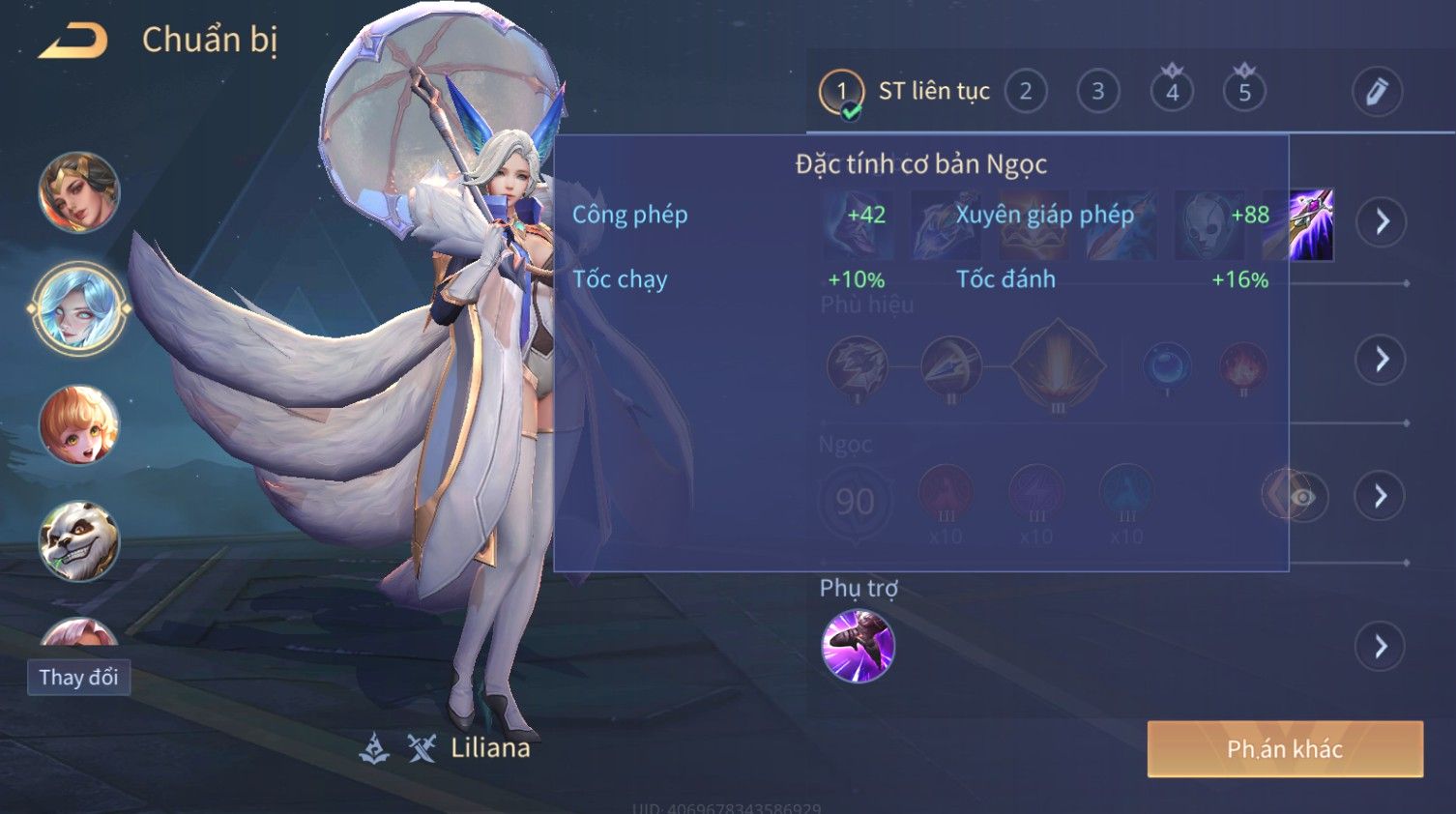Toggle the Ngọc eye preview icon
The image size is (1456, 814).
pos(1302,497)
